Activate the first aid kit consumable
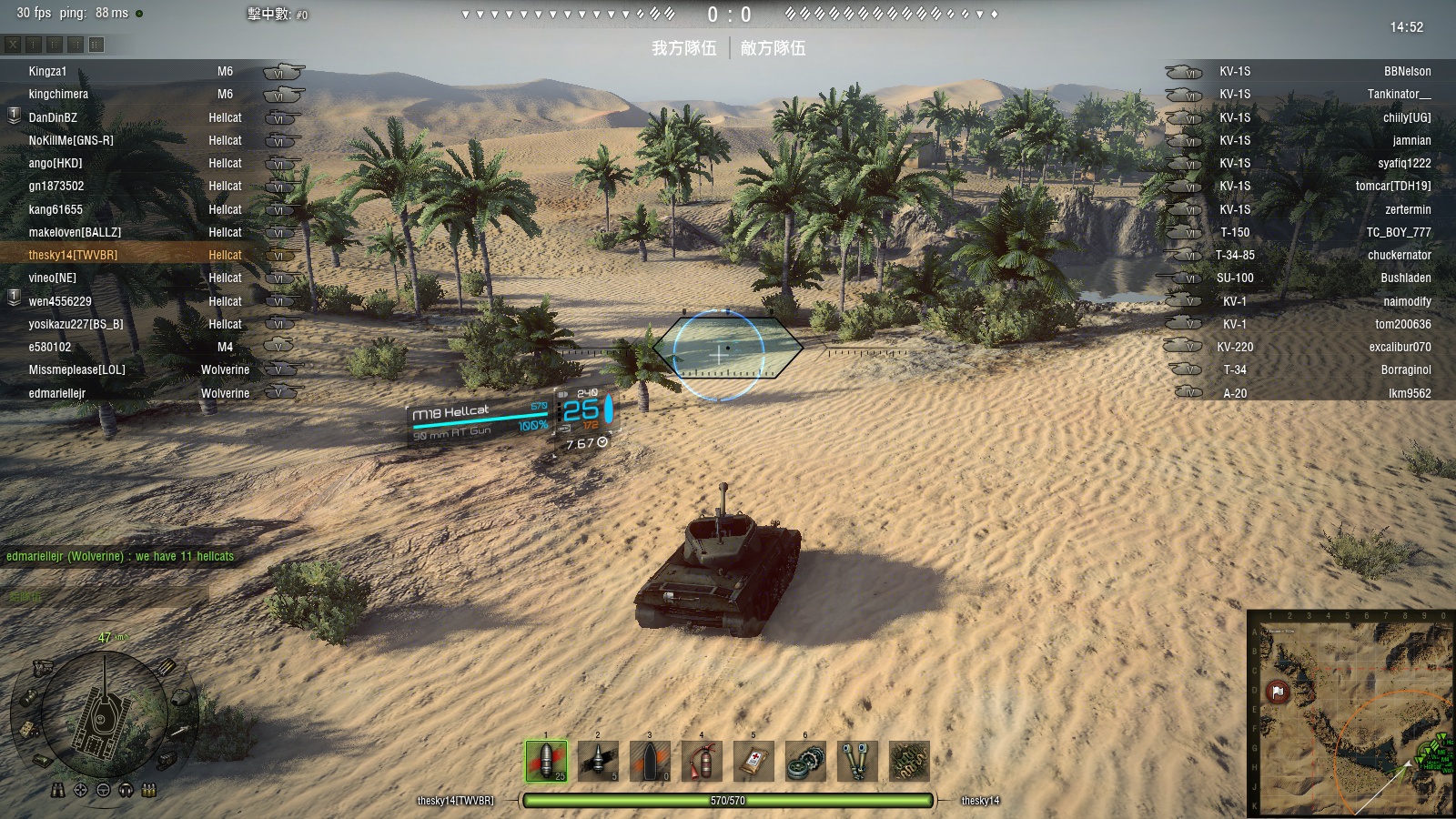 (753, 761)
